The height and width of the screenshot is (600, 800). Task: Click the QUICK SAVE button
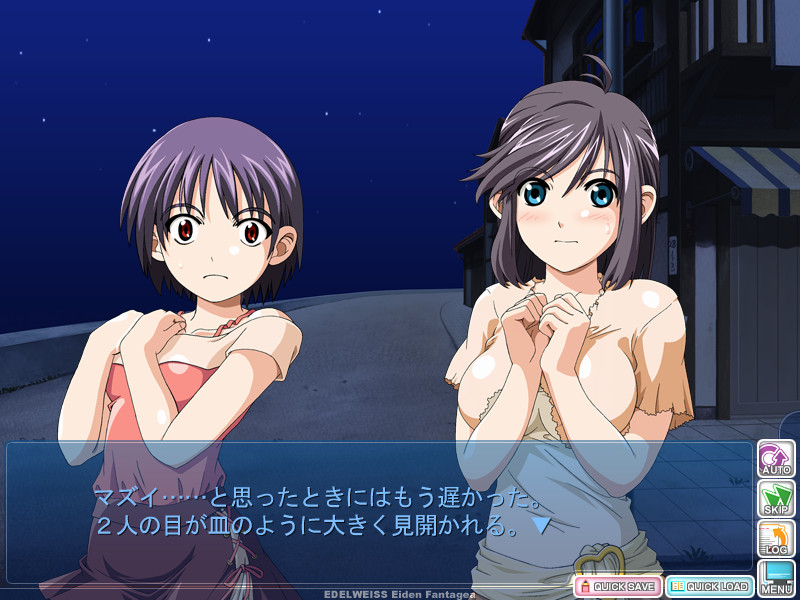point(617,585)
